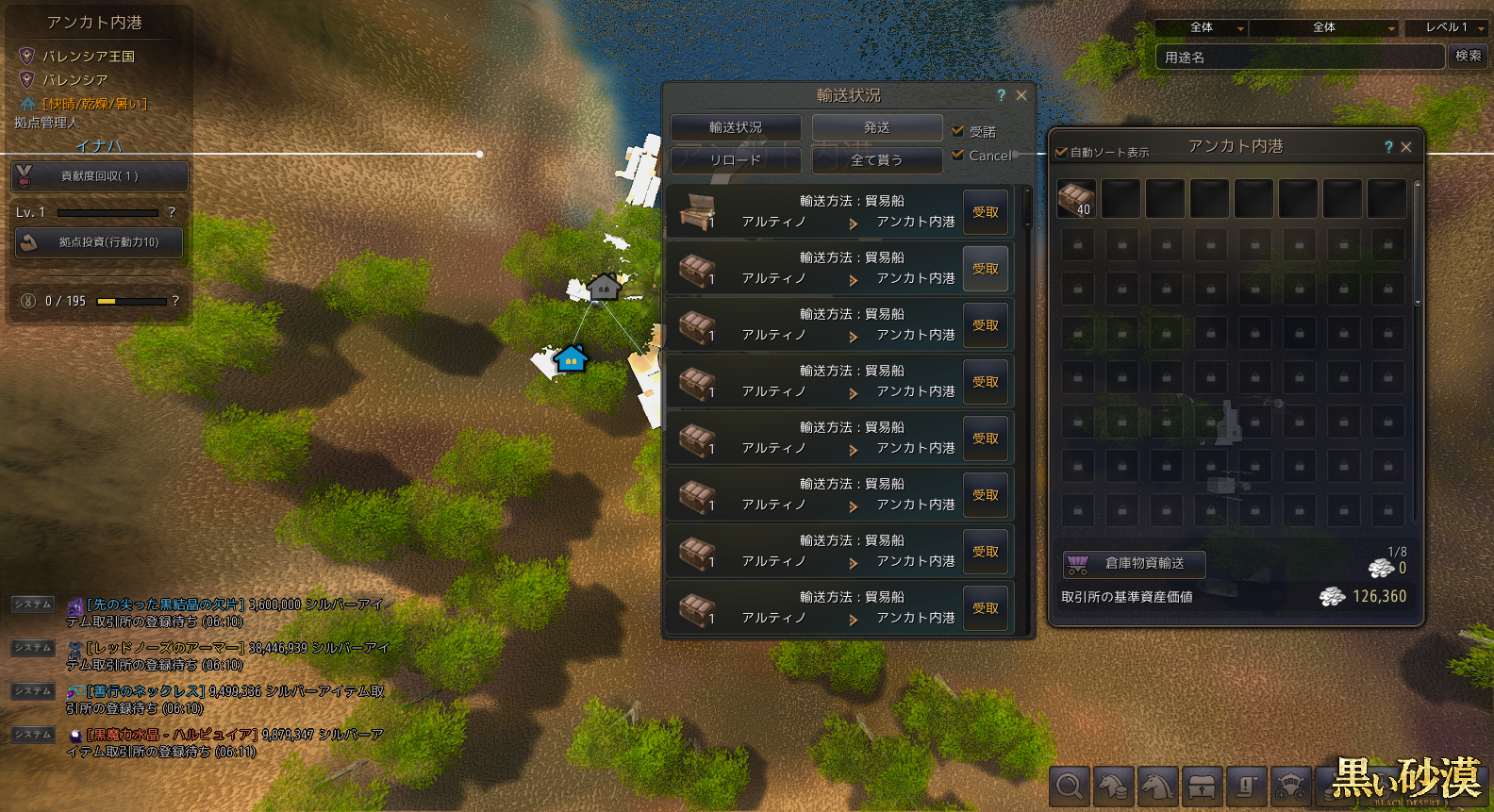
Task: Open the レベル1 level dropdown
Action: 1447,28
